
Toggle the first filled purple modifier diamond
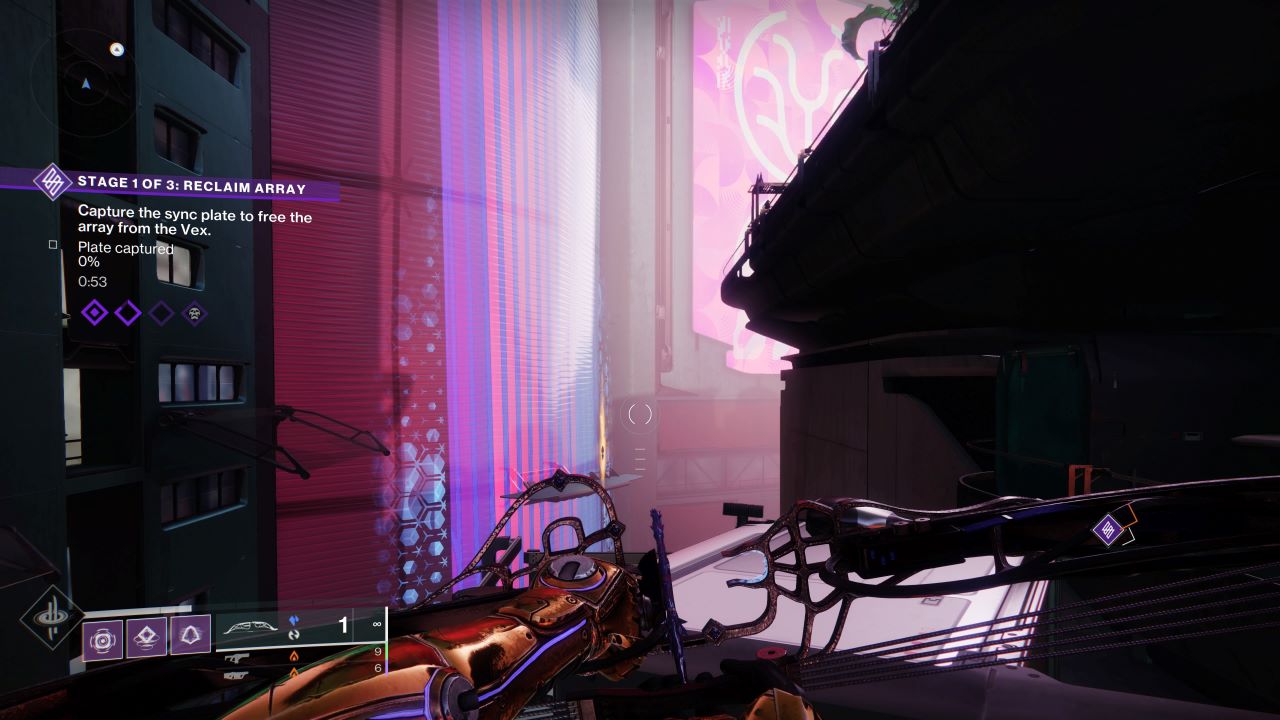pyautogui.click(x=95, y=312)
